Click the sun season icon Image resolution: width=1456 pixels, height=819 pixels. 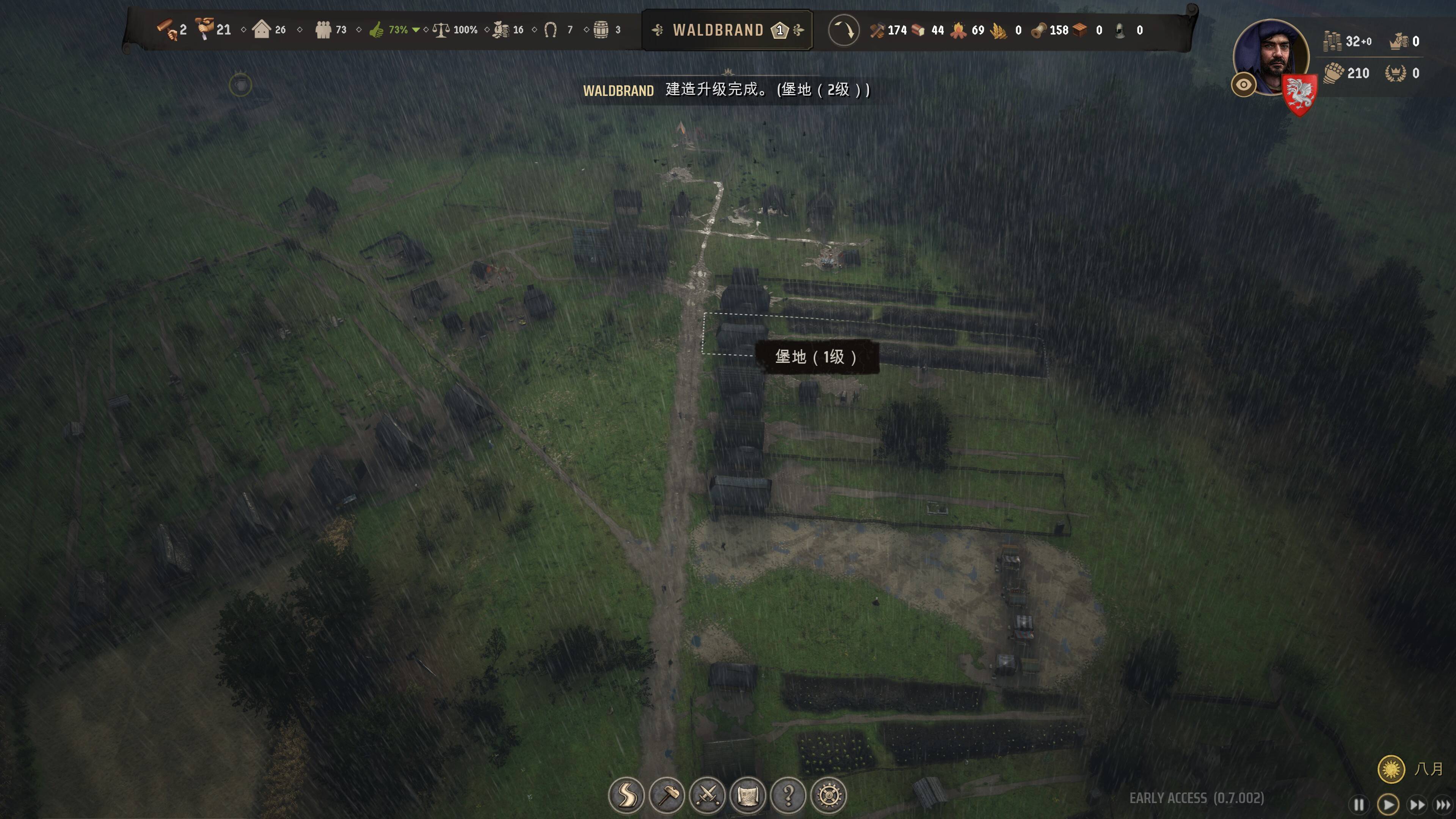(1391, 769)
